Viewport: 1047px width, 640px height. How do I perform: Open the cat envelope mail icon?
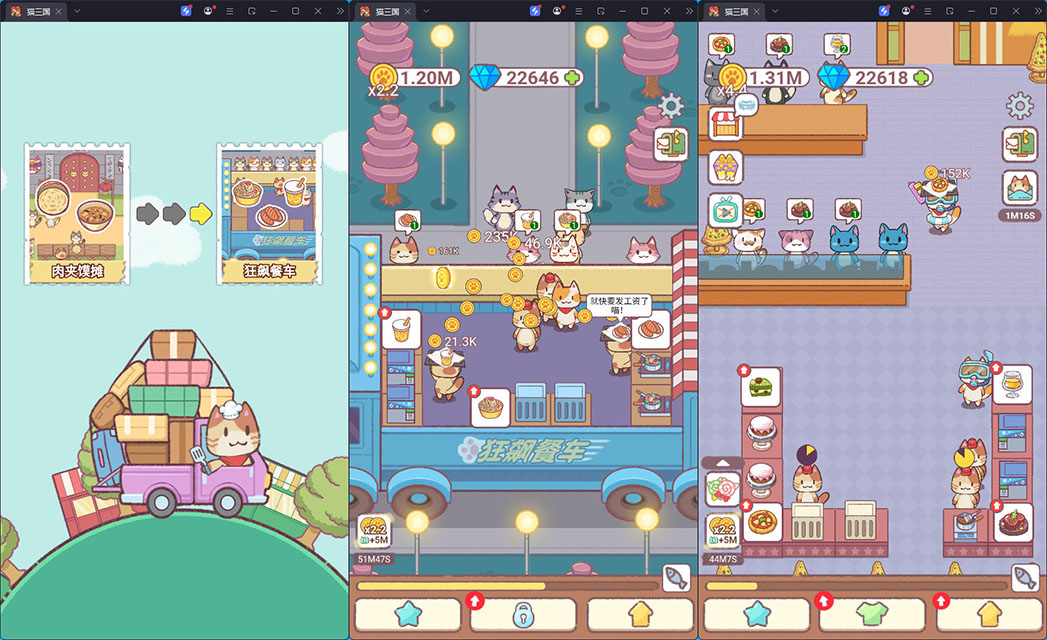pos(1019,188)
